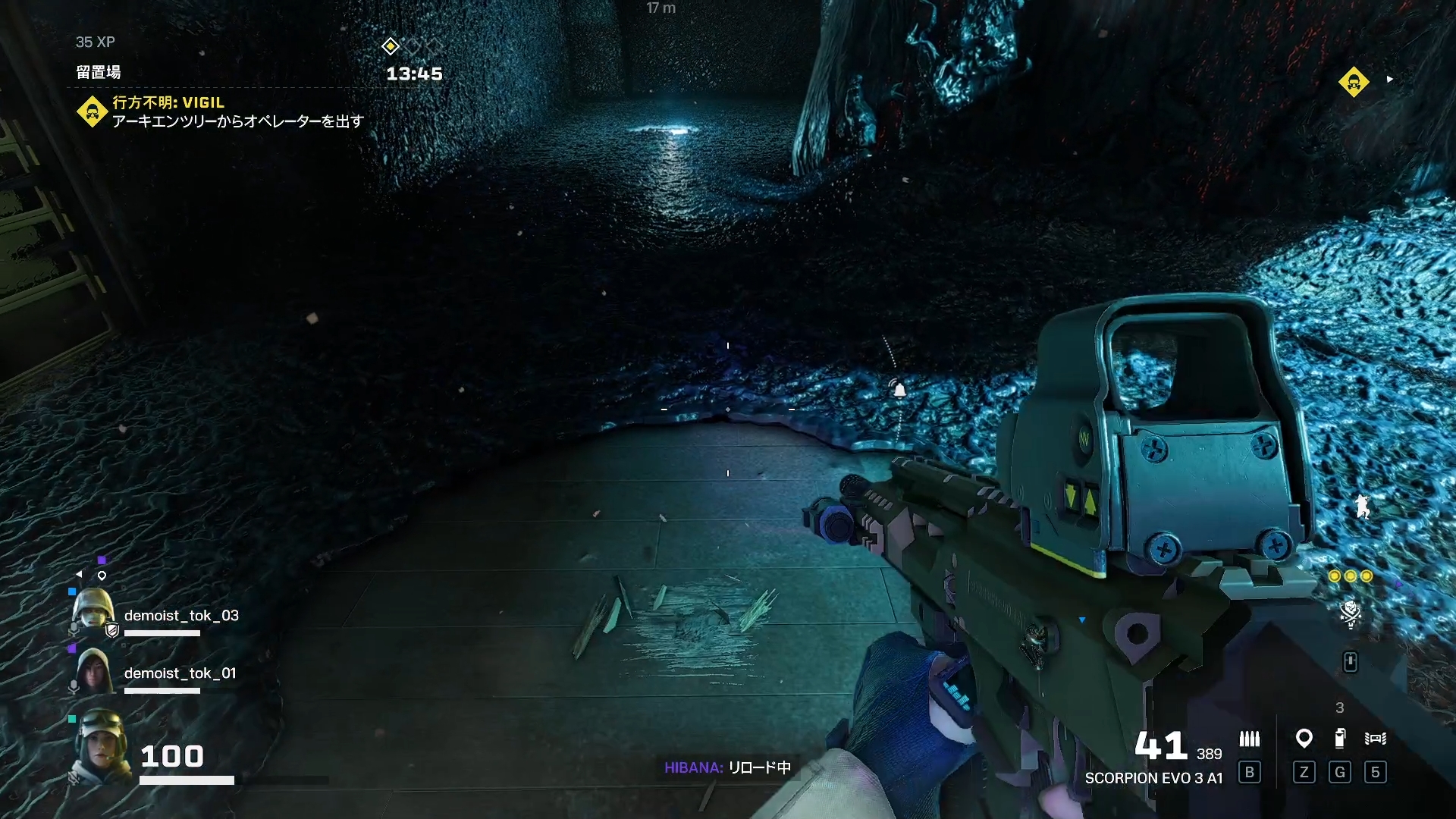This screenshot has width=1456, height=819.
Task: Click the skull-and-swords operator ability icon
Action: pos(1350,613)
